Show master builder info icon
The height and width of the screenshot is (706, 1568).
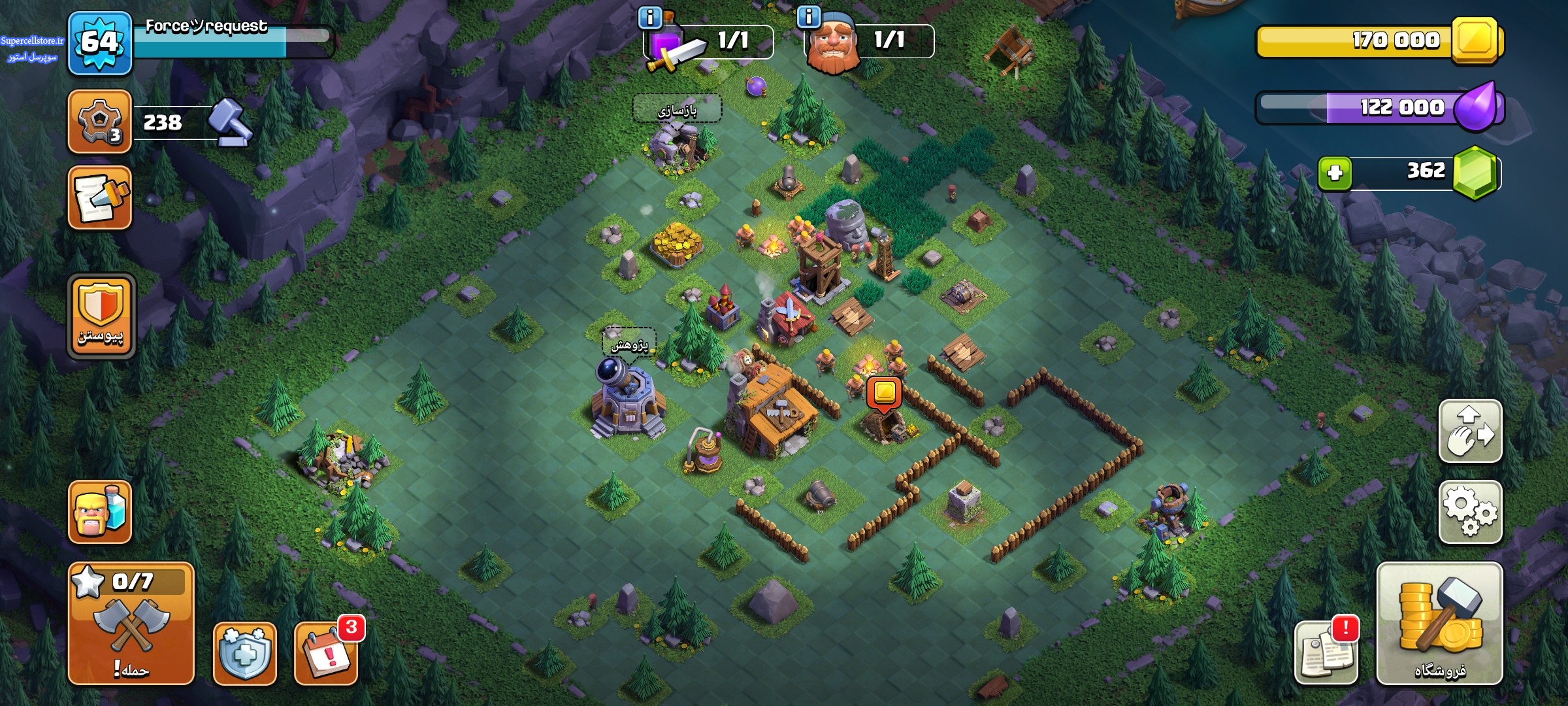click(809, 18)
